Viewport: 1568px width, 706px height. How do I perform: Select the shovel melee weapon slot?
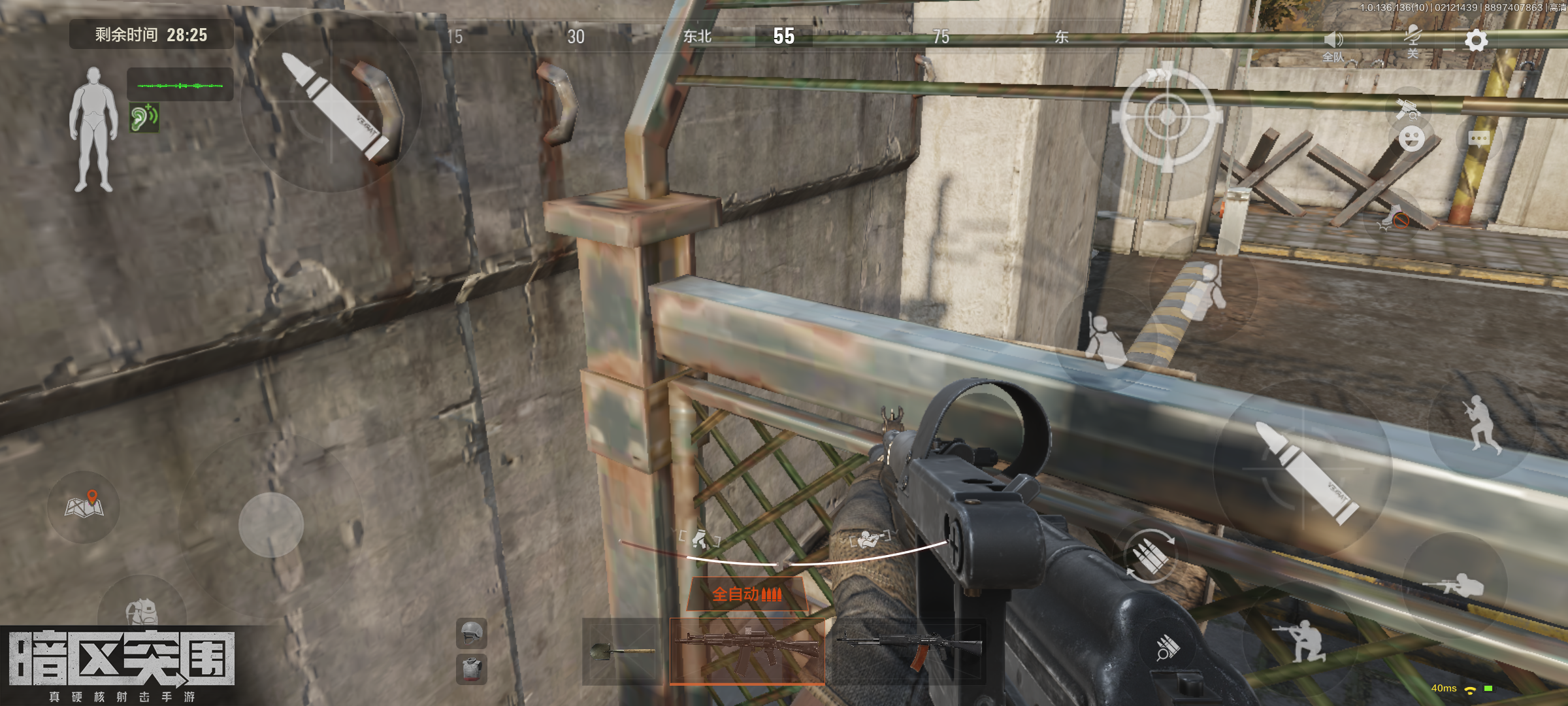621,650
